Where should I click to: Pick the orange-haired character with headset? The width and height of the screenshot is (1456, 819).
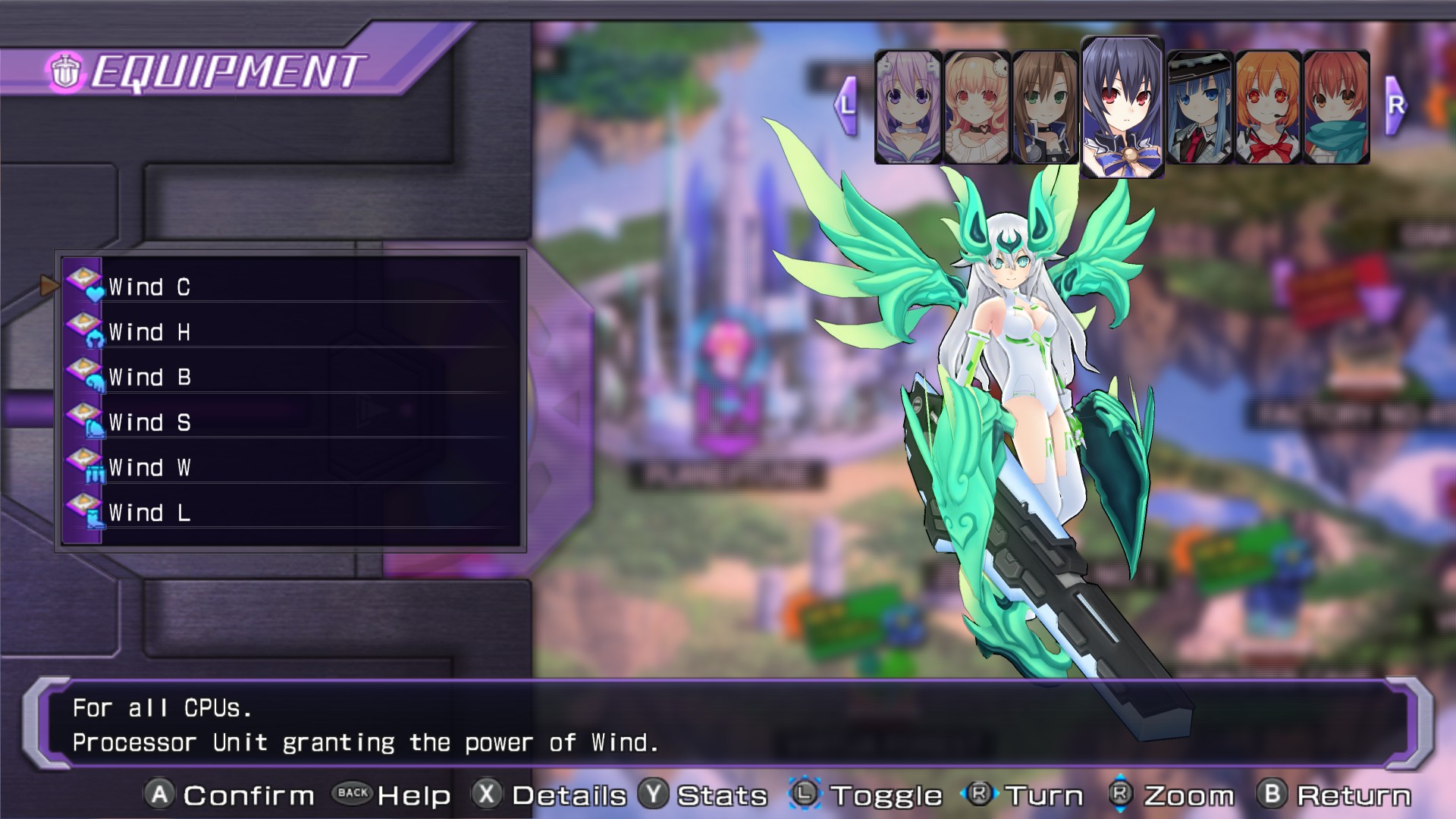click(x=1267, y=107)
